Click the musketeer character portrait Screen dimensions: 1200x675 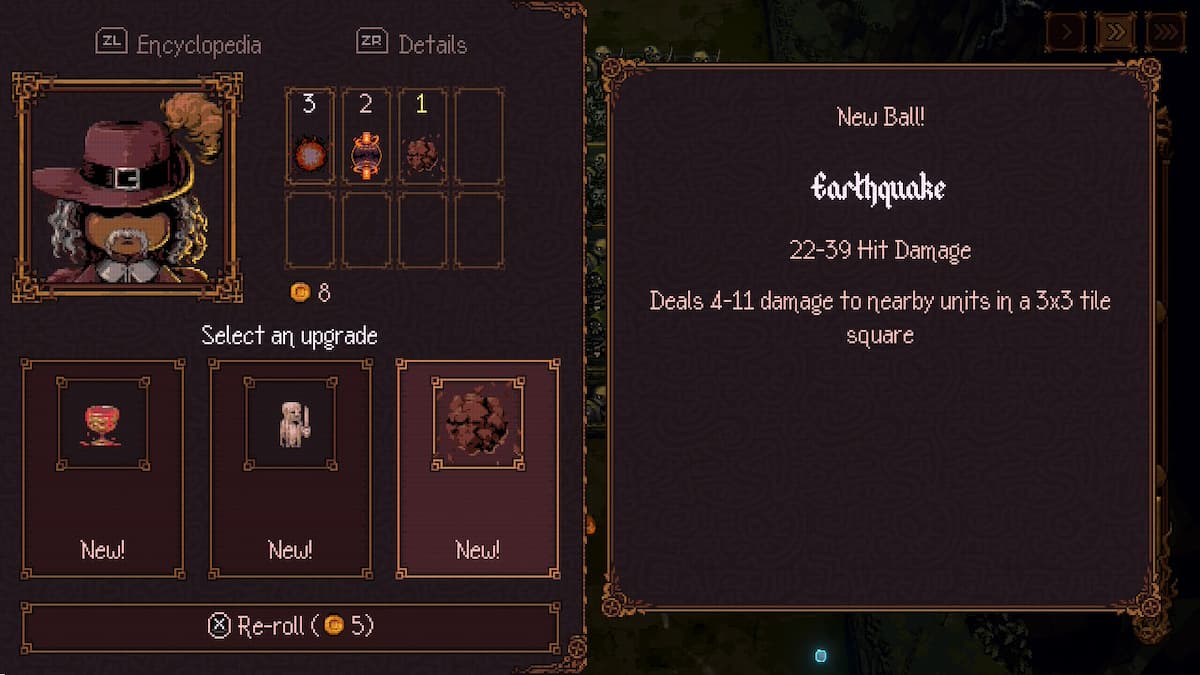click(126, 187)
